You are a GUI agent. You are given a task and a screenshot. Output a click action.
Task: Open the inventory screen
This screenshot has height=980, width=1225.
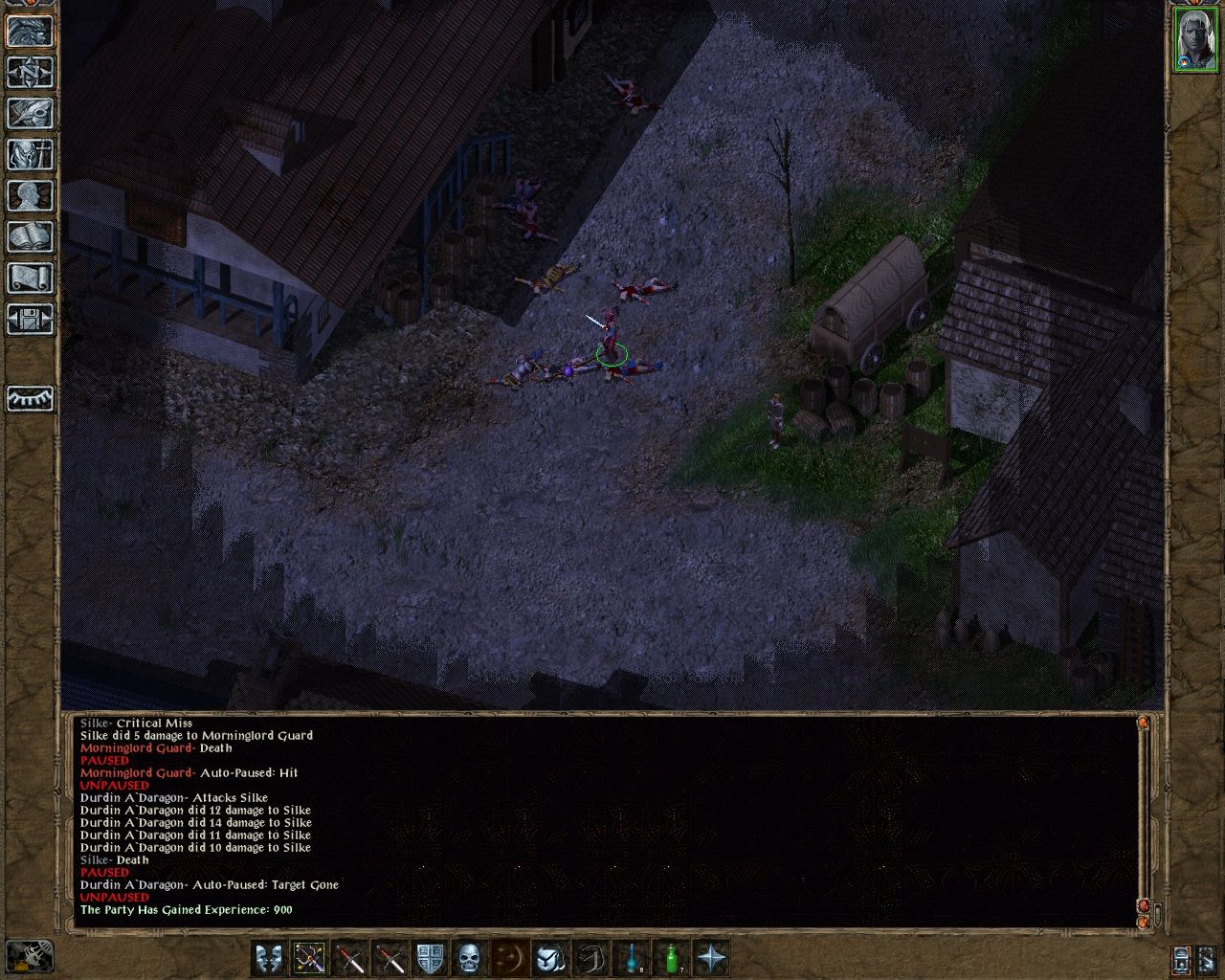pos(28,155)
